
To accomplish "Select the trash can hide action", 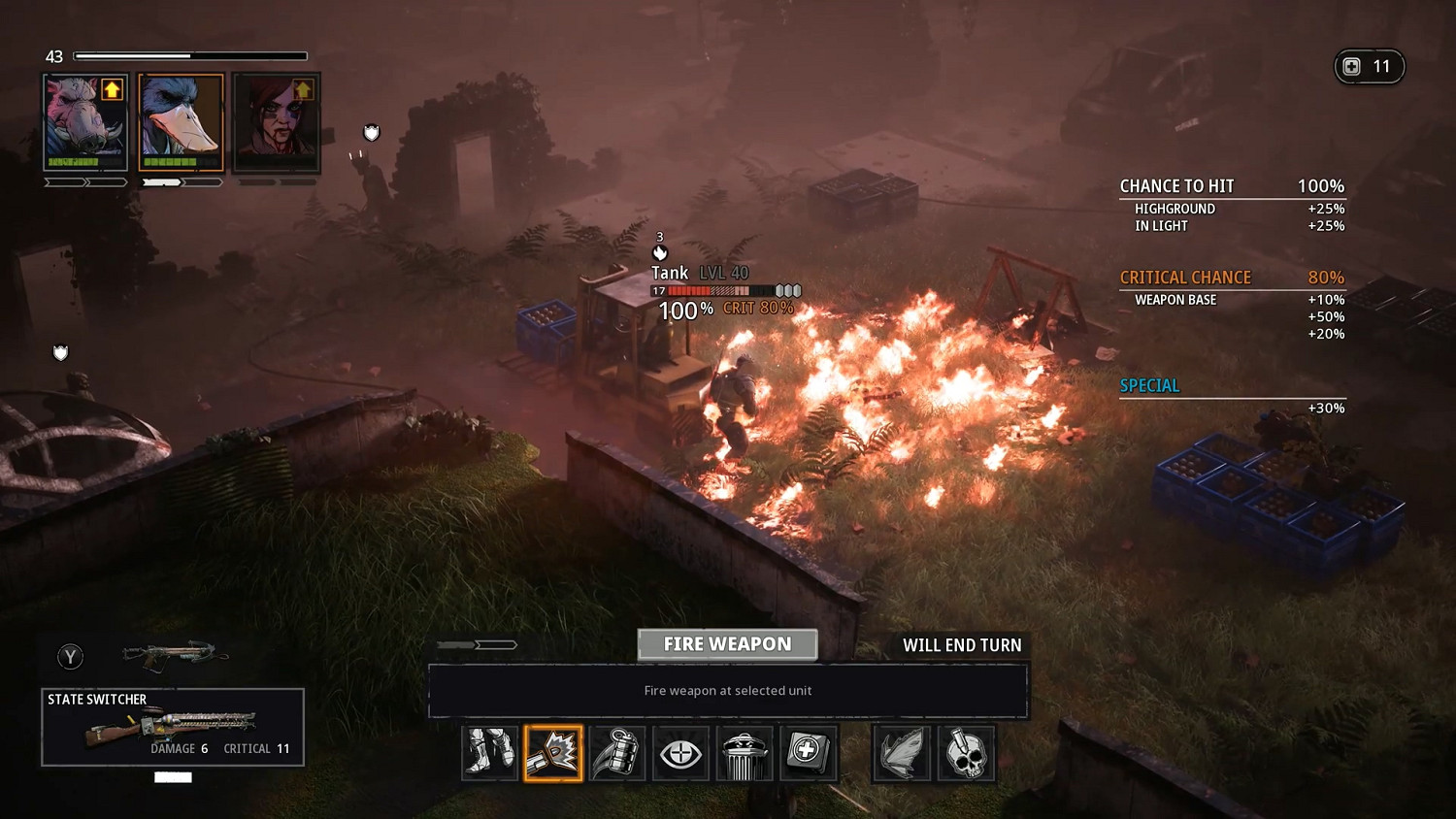I will pyautogui.click(x=744, y=753).
